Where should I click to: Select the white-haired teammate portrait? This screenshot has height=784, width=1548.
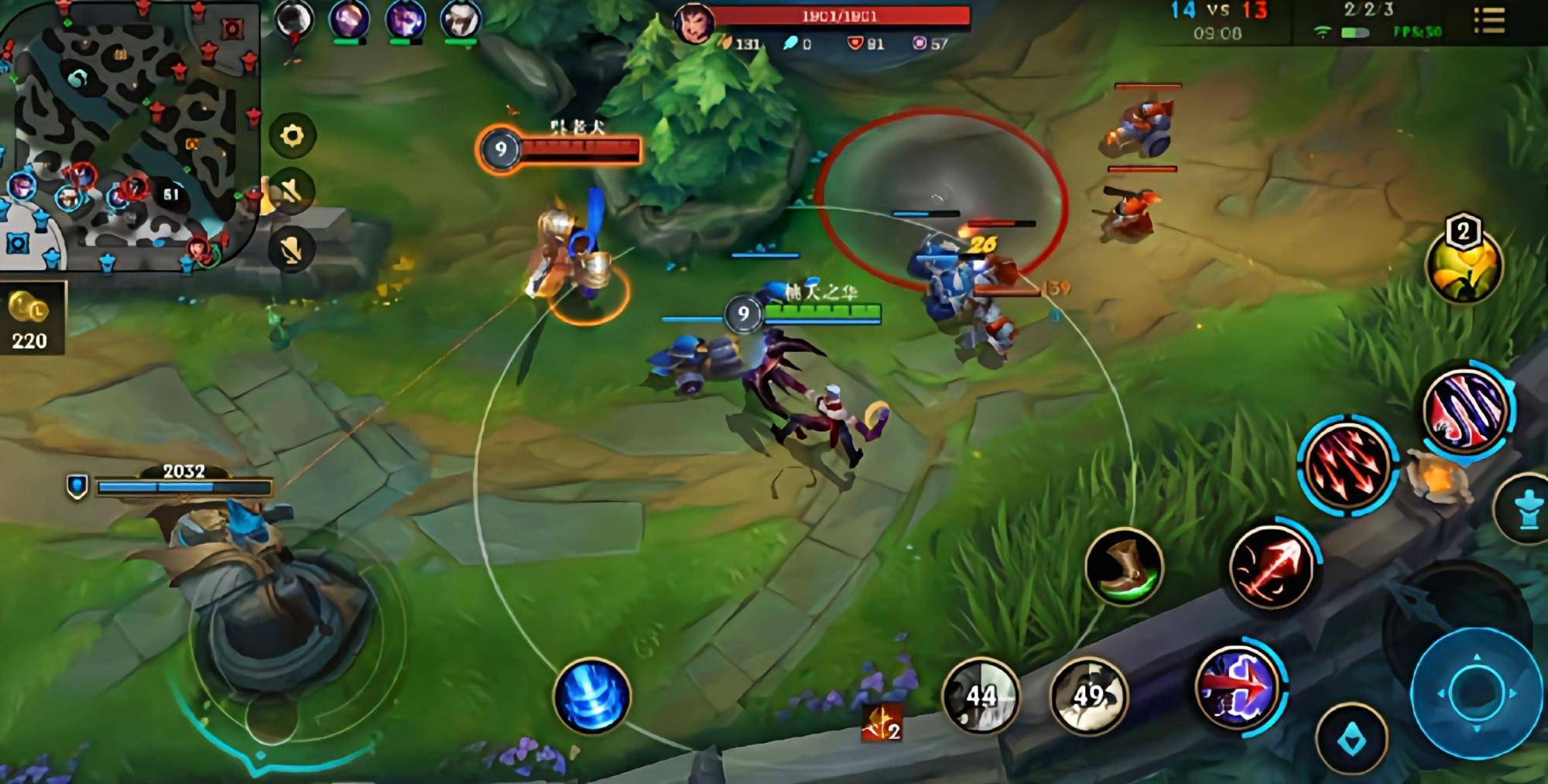click(x=461, y=20)
